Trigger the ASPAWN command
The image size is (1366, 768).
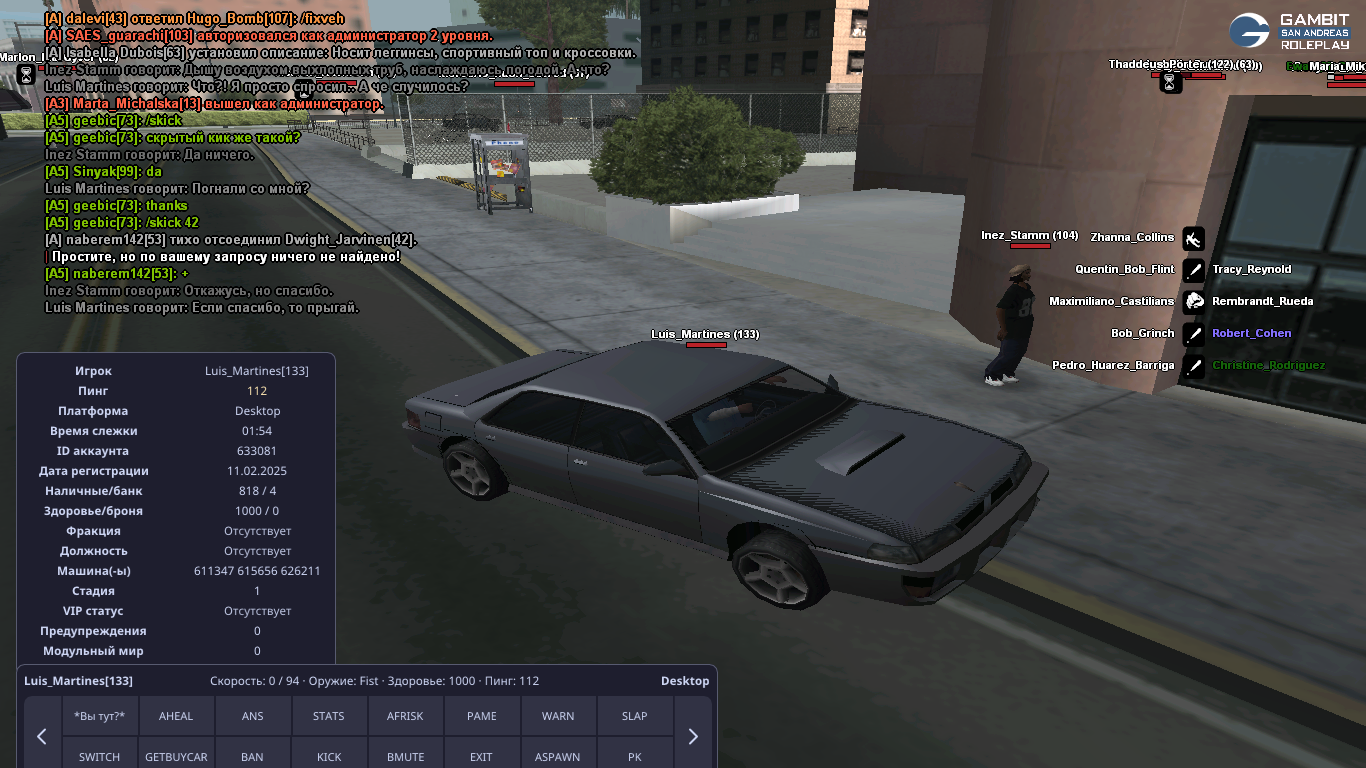[x=558, y=756]
